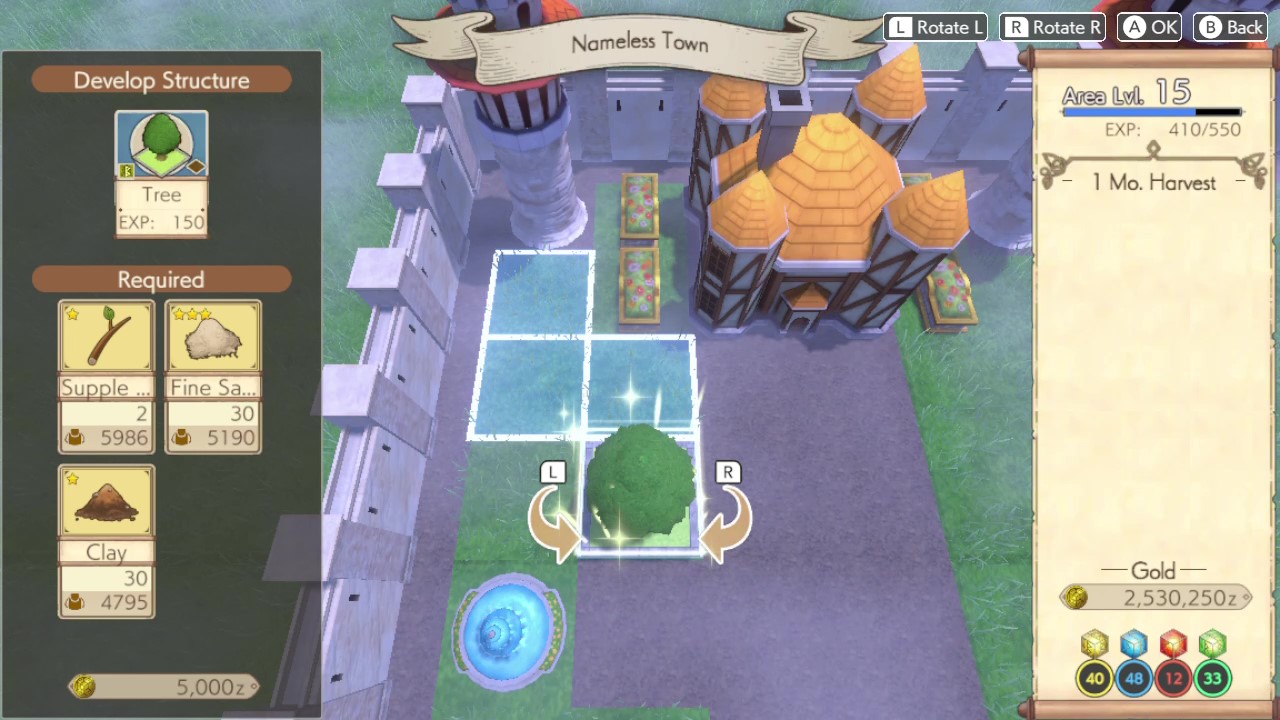The height and width of the screenshot is (720, 1280).
Task: Click the coin icon next to the 5,000z cost
Action: pos(85,686)
